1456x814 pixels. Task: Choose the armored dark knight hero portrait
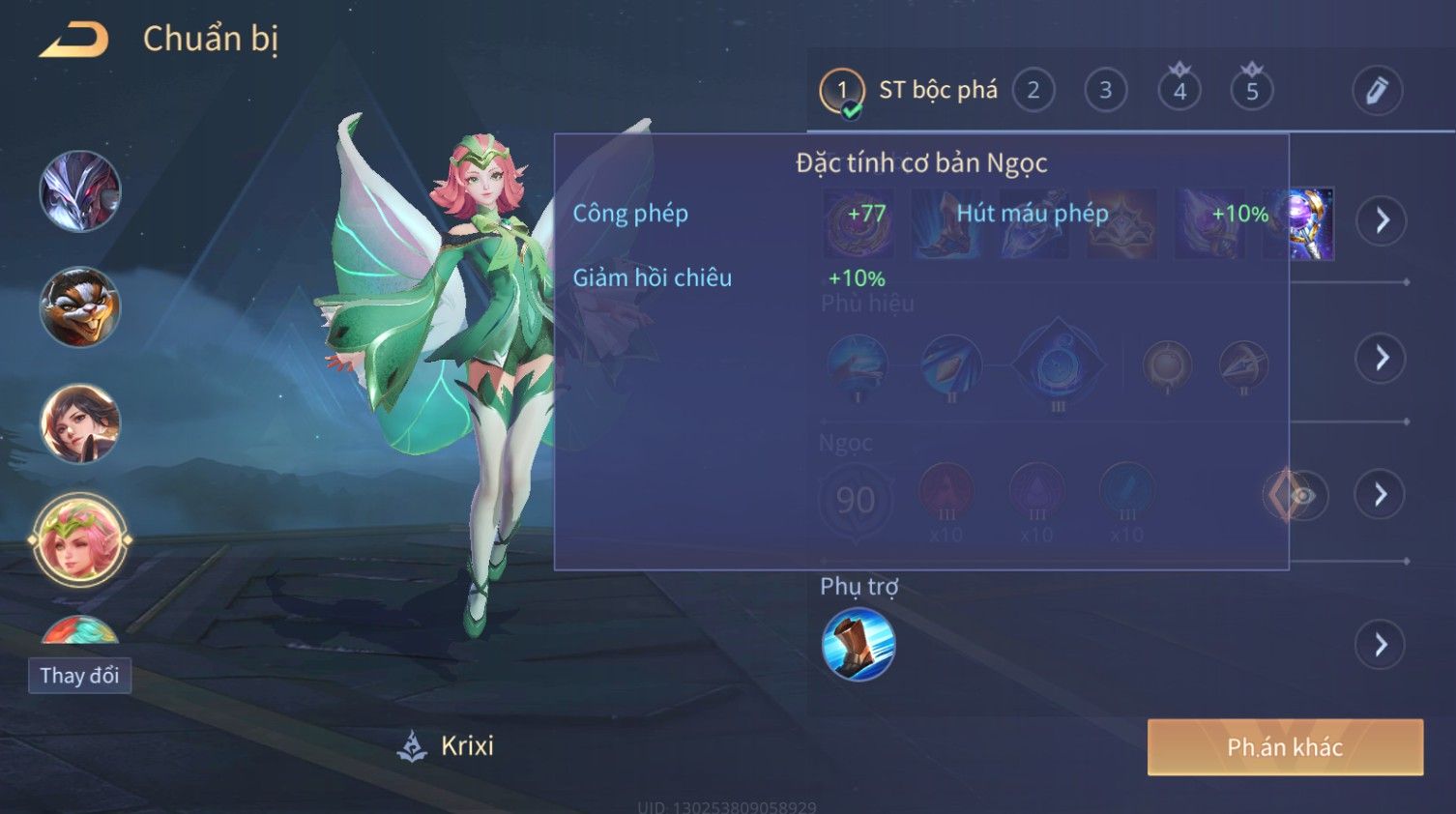pos(80,191)
